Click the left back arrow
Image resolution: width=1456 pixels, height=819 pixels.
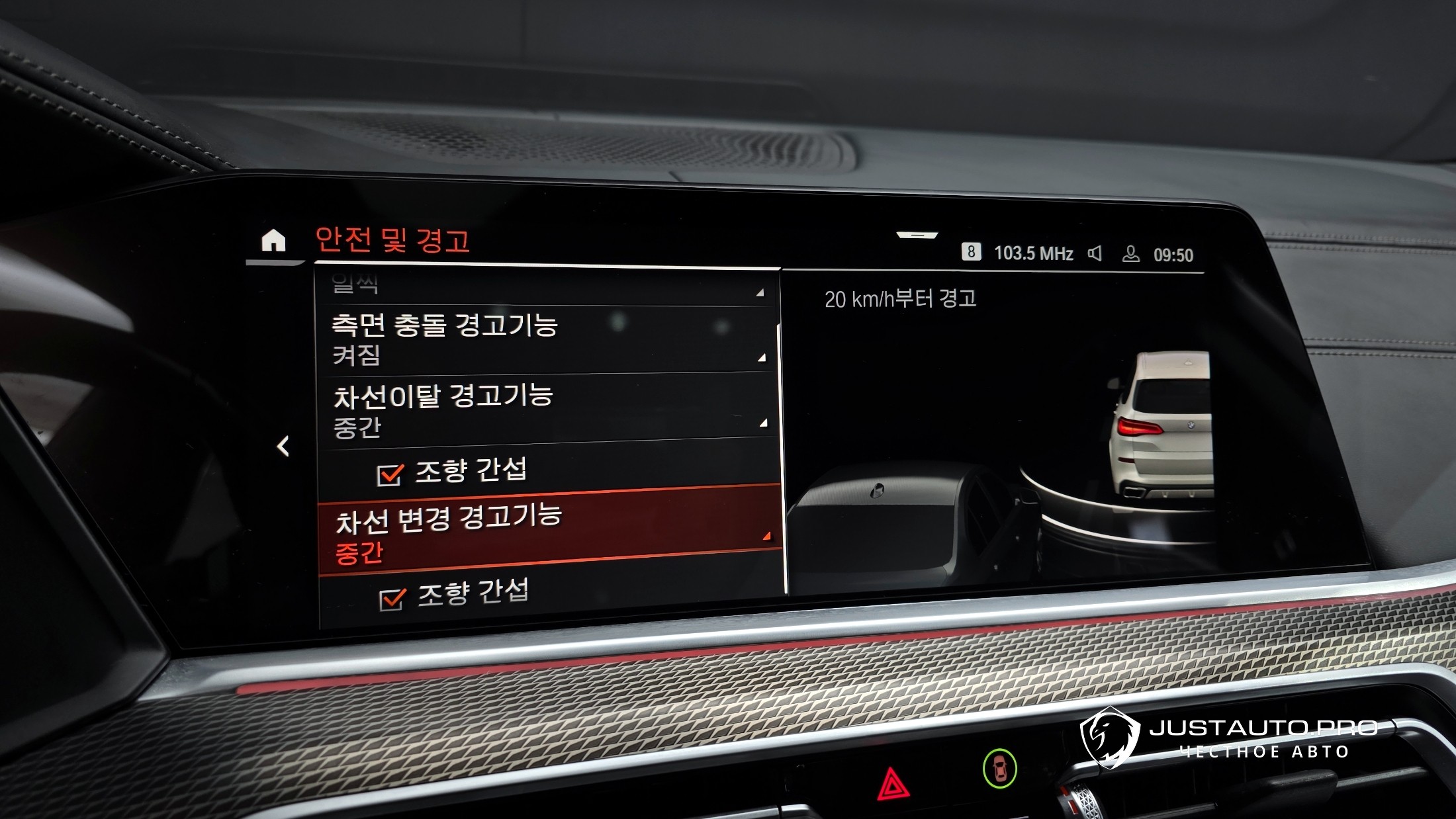click(283, 447)
